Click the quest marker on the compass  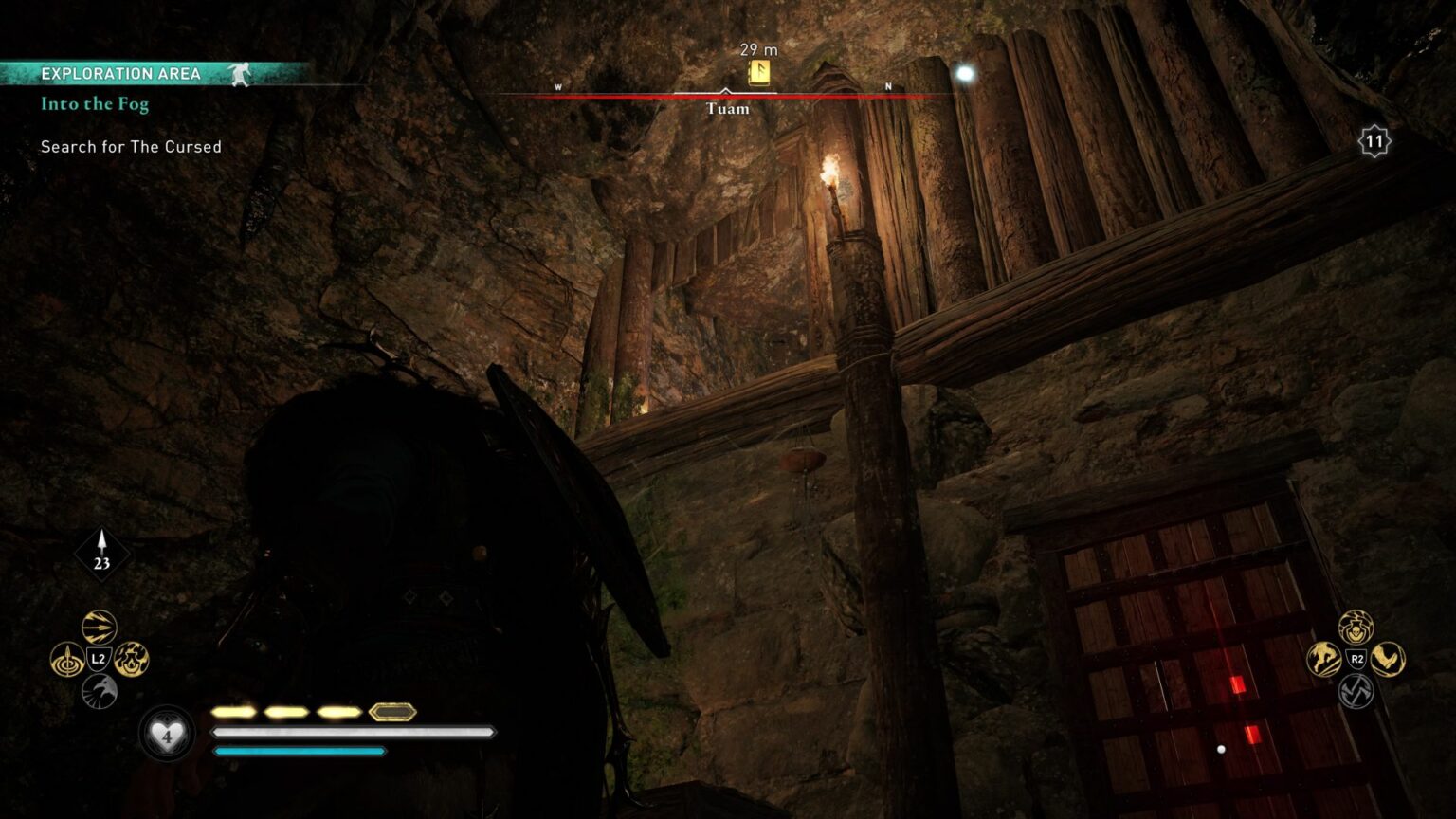(x=758, y=69)
